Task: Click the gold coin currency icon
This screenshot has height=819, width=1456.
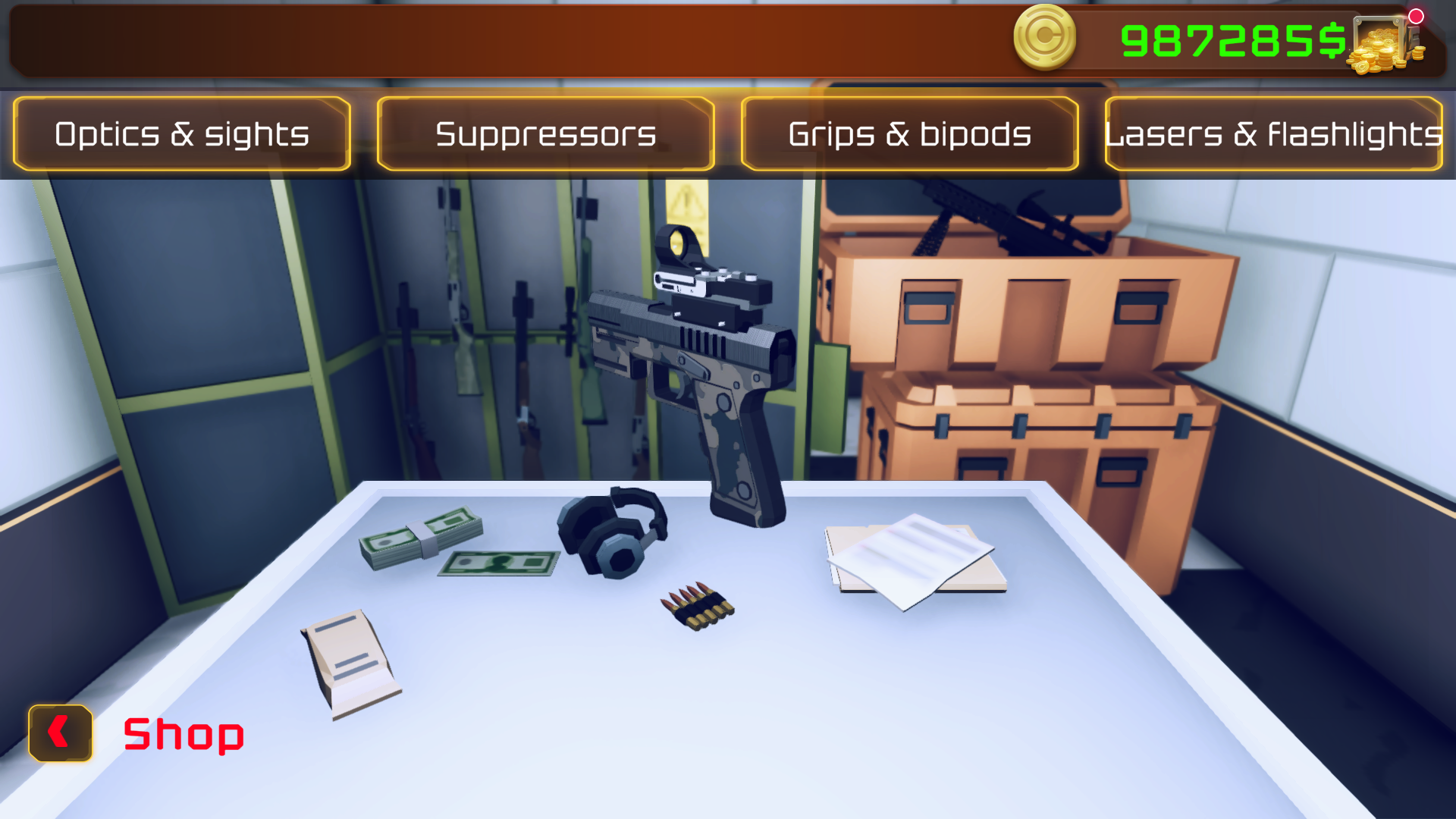Action: pos(1044,36)
